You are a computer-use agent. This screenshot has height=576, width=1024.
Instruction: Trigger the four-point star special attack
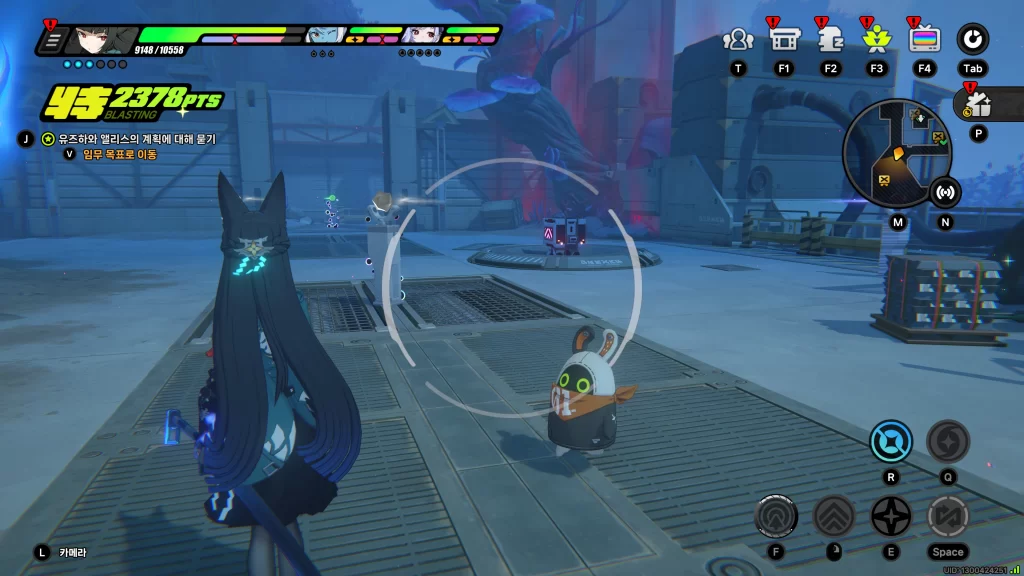[890, 516]
